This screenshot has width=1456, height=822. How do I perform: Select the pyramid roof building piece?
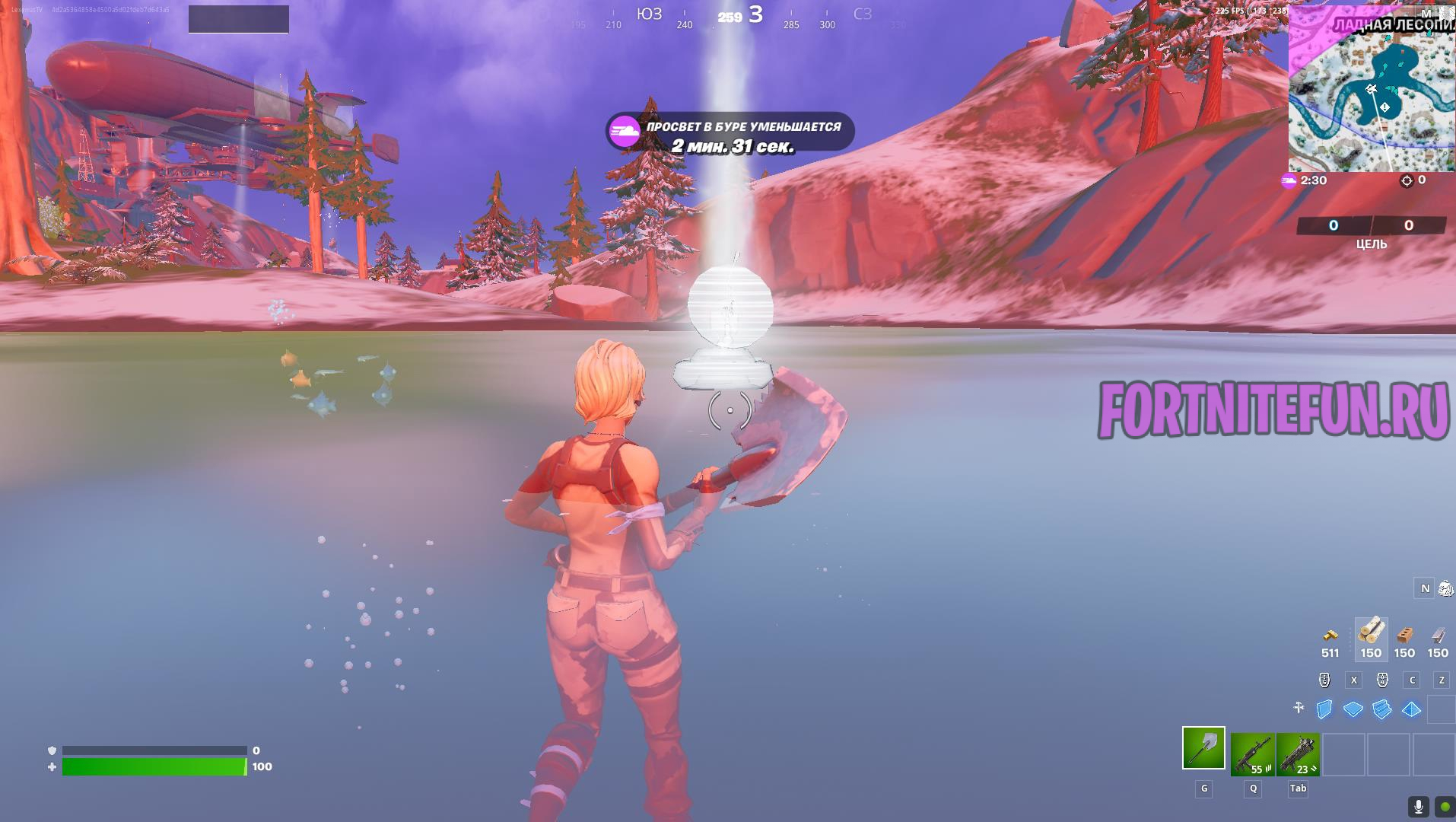tap(1411, 709)
